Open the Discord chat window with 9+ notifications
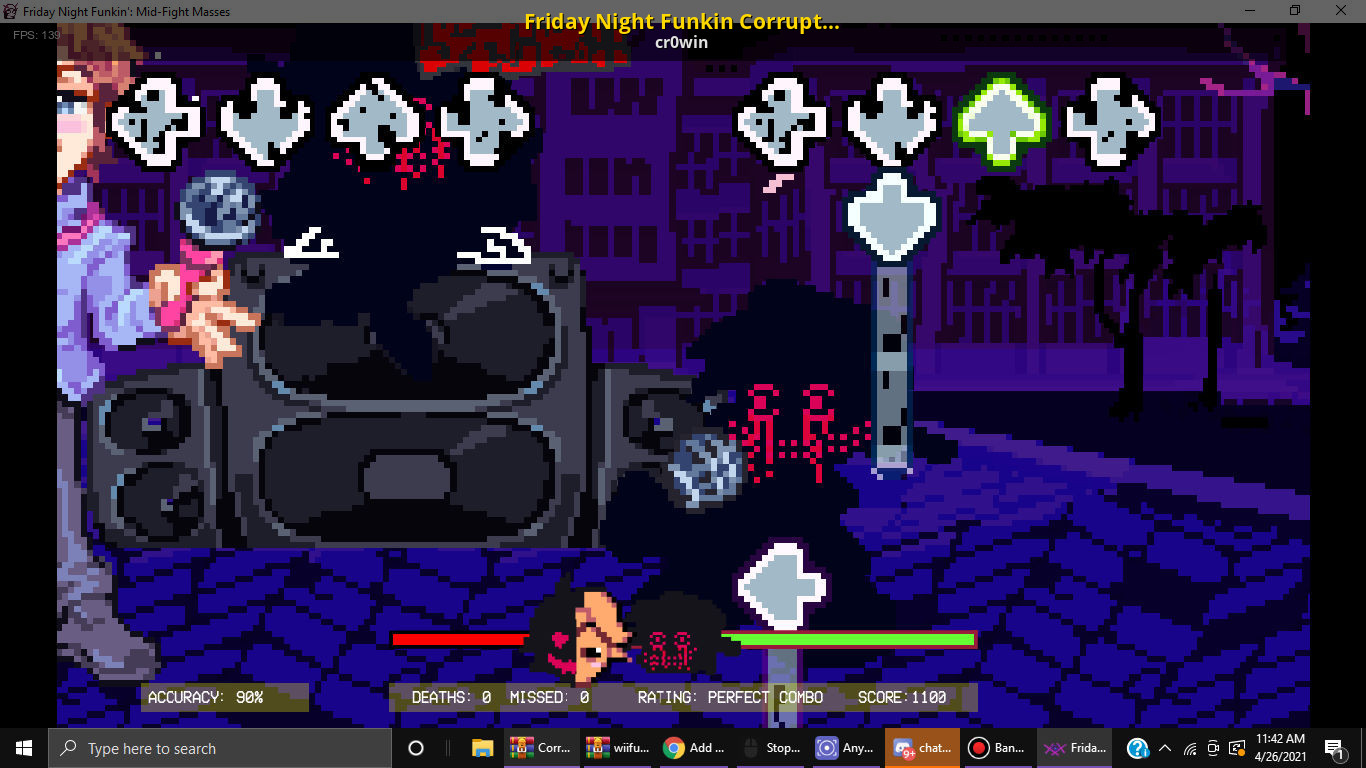1366x768 pixels. [922, 747]
